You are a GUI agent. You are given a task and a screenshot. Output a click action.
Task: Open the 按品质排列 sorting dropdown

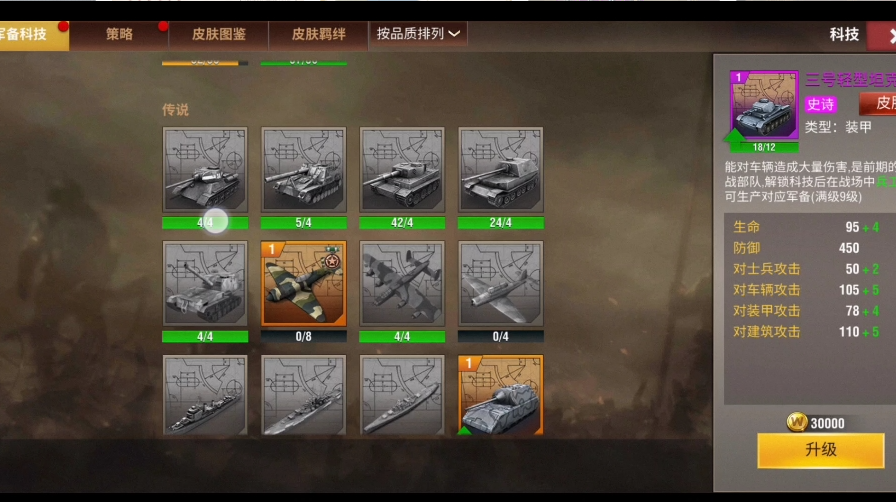[418, 34]
